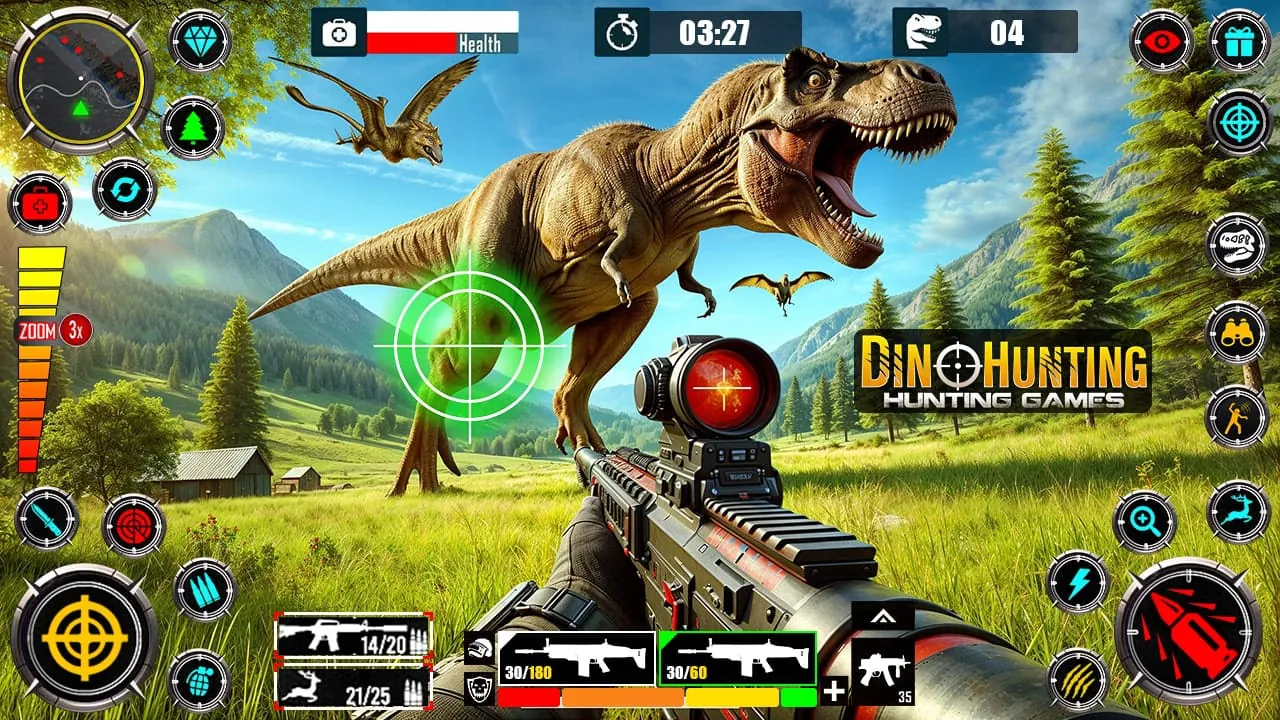The width and height of the screenshot is (1280, 720).
Task: Activate the running man sprint icon
Action: pyautogui.click(x=1237, y=416)
